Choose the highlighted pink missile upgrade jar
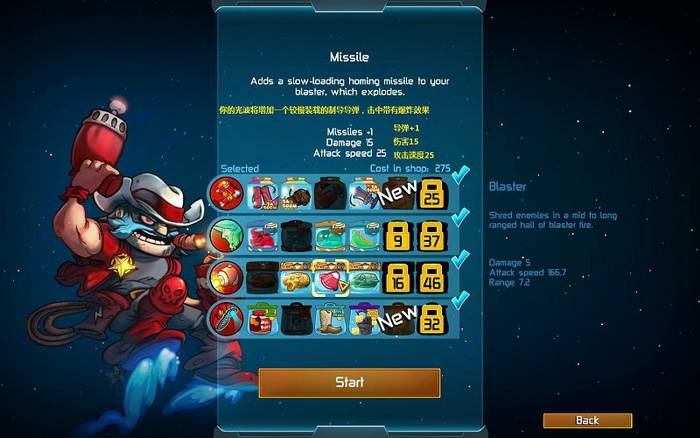 pyautogui.click(x=328, y=277)
